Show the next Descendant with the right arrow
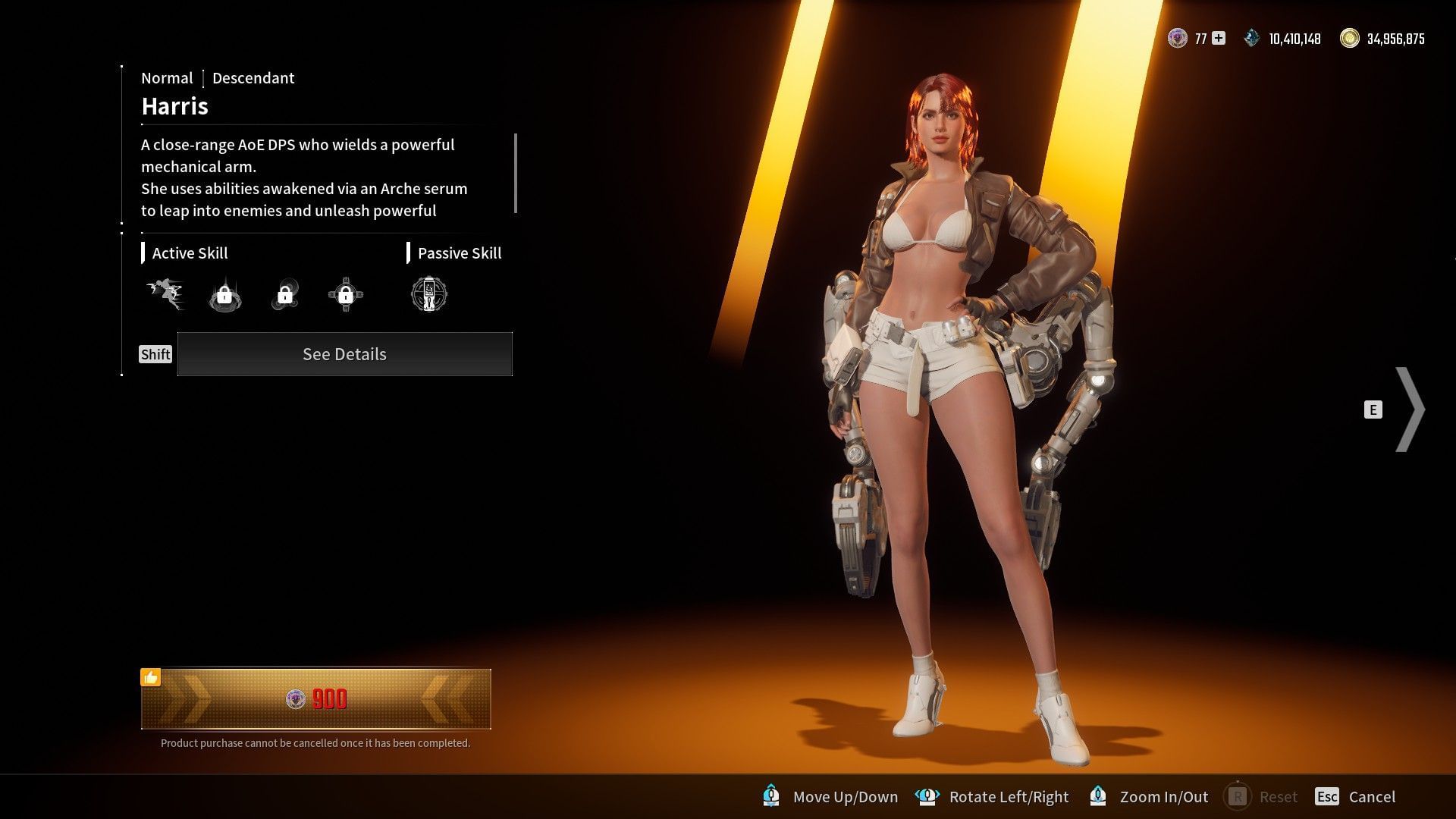Viewport: 1456px width, 819px height. (1409, 409)
